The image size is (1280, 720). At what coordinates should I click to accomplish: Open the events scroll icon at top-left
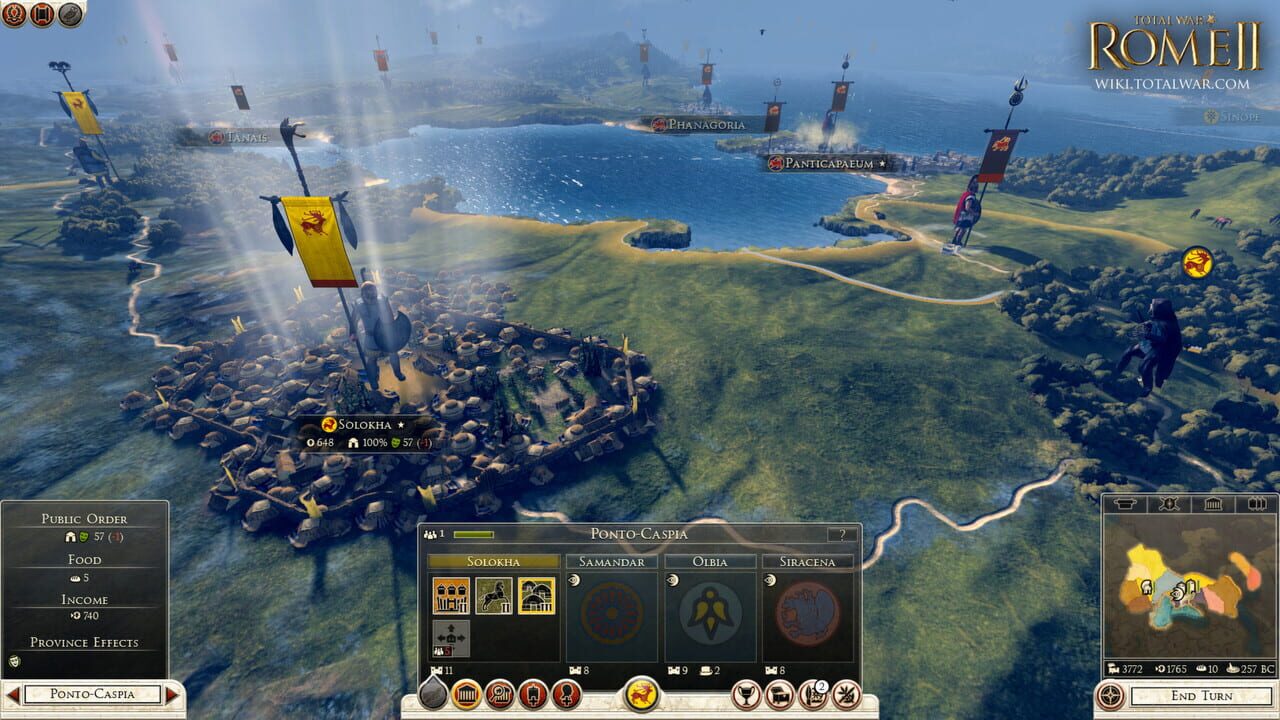[x=40, y=15]
